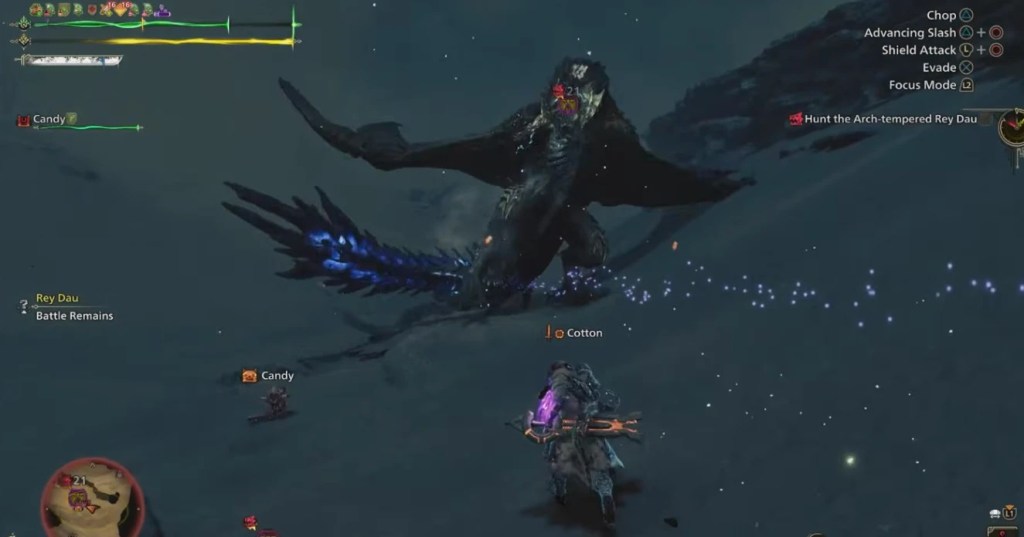Click the Rey Dau Battle Remains notice
Screen dimensions: 1024x537
[x=74, y=307]
